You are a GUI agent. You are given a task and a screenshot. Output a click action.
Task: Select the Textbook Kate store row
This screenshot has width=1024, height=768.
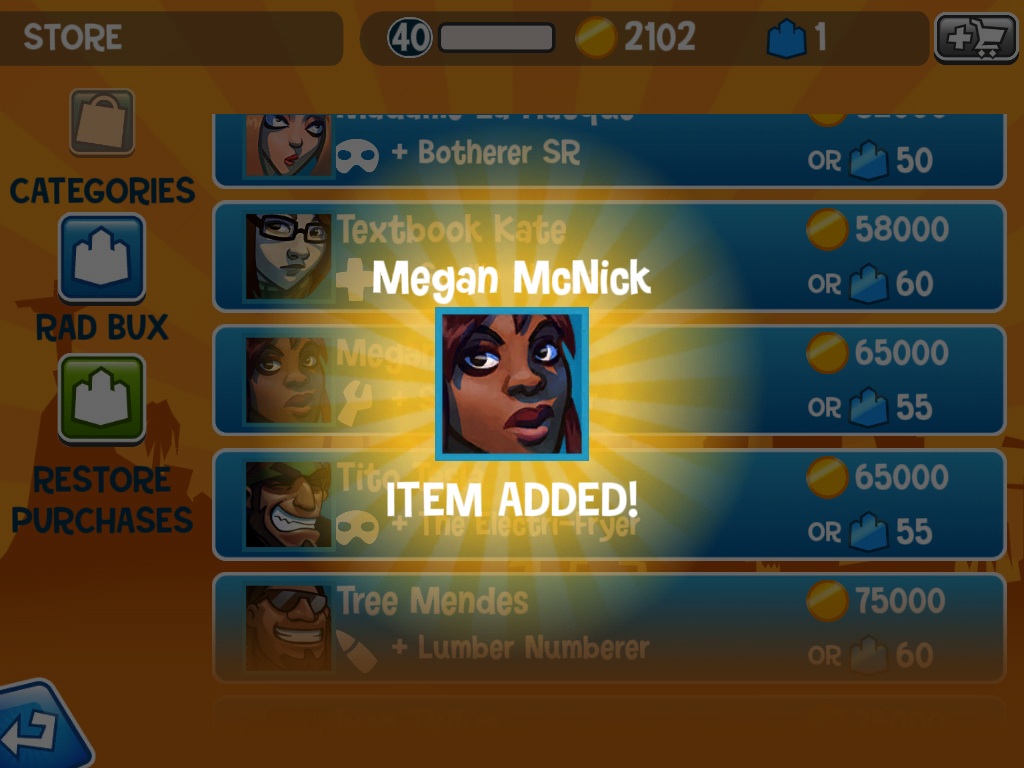click(x=608, y=256)
